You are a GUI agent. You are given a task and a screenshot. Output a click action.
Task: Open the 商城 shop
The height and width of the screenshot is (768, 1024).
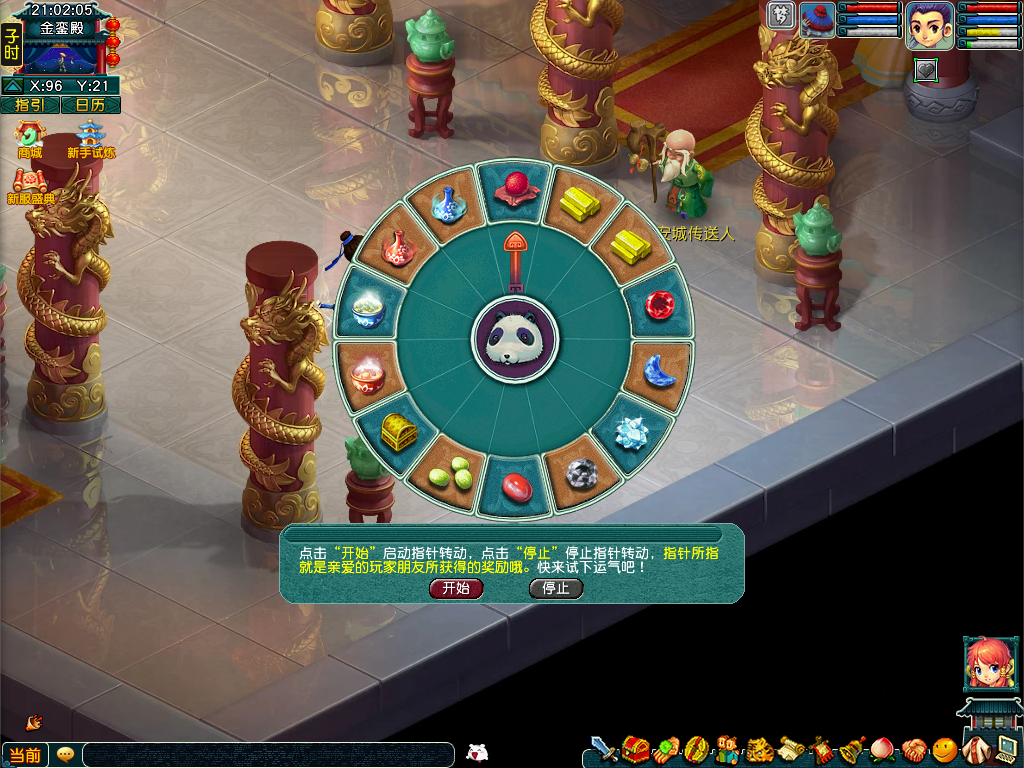(30, 138)
